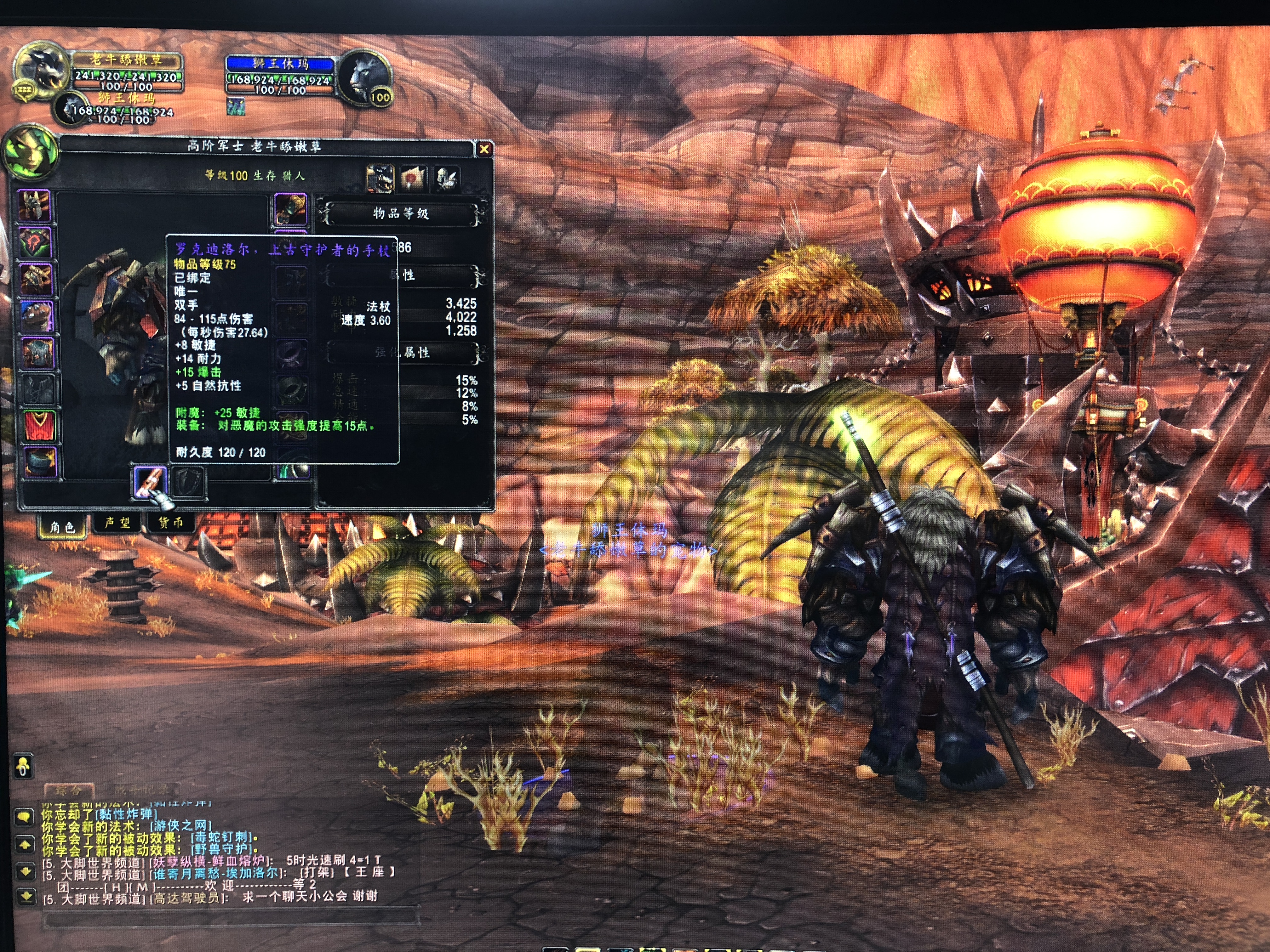This screenshot has width=1270, height=952.
Task: Click the lion pet target portrait
Action: pyautogui.click(x=364, y=77)
